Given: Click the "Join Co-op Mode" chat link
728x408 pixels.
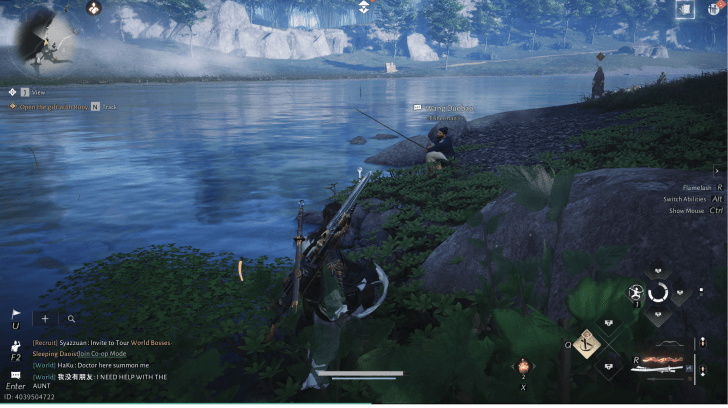Looking at the screenshot, I should coord(101,353).
